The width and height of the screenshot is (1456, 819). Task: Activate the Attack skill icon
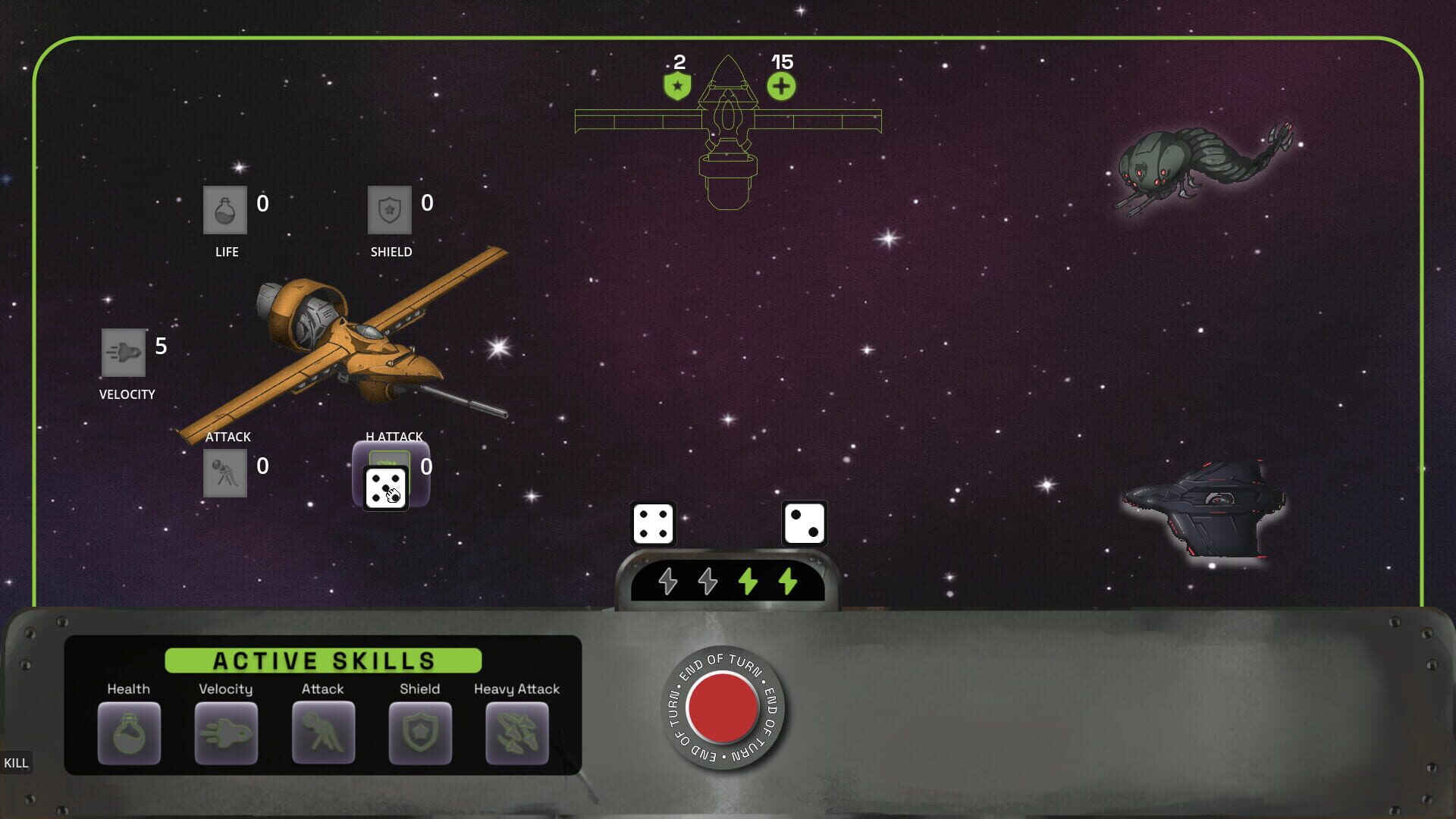click(x=323, y=733)
